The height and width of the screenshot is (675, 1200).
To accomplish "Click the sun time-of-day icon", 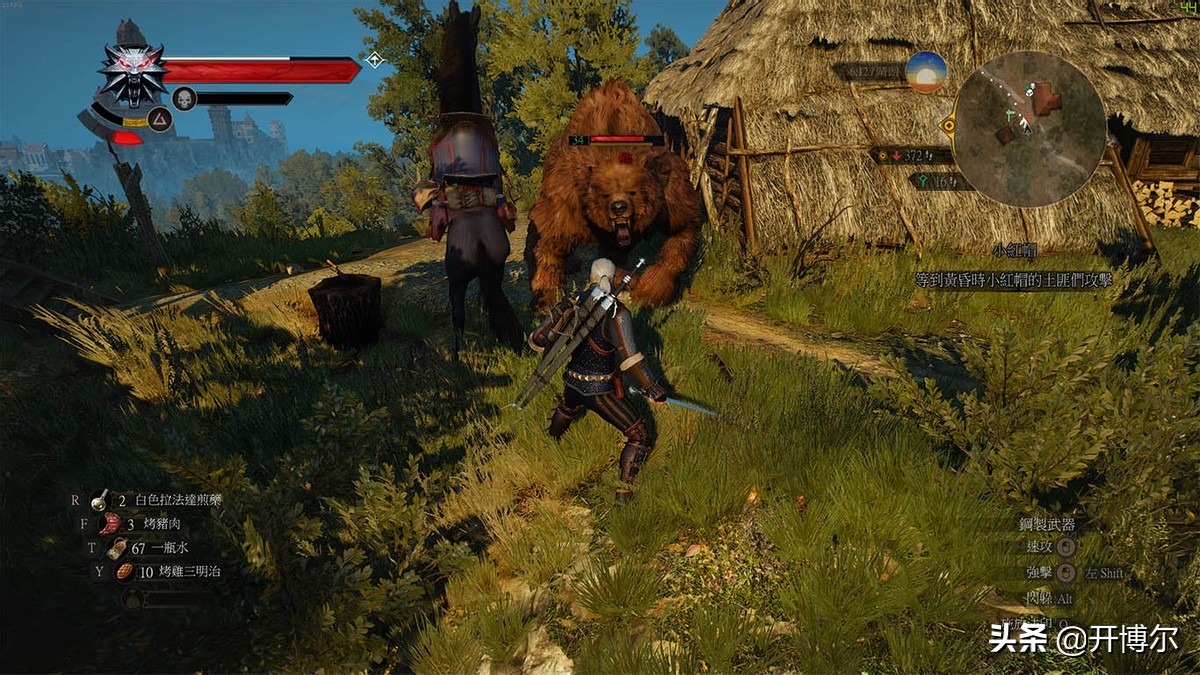I will [x=926, y=72].
